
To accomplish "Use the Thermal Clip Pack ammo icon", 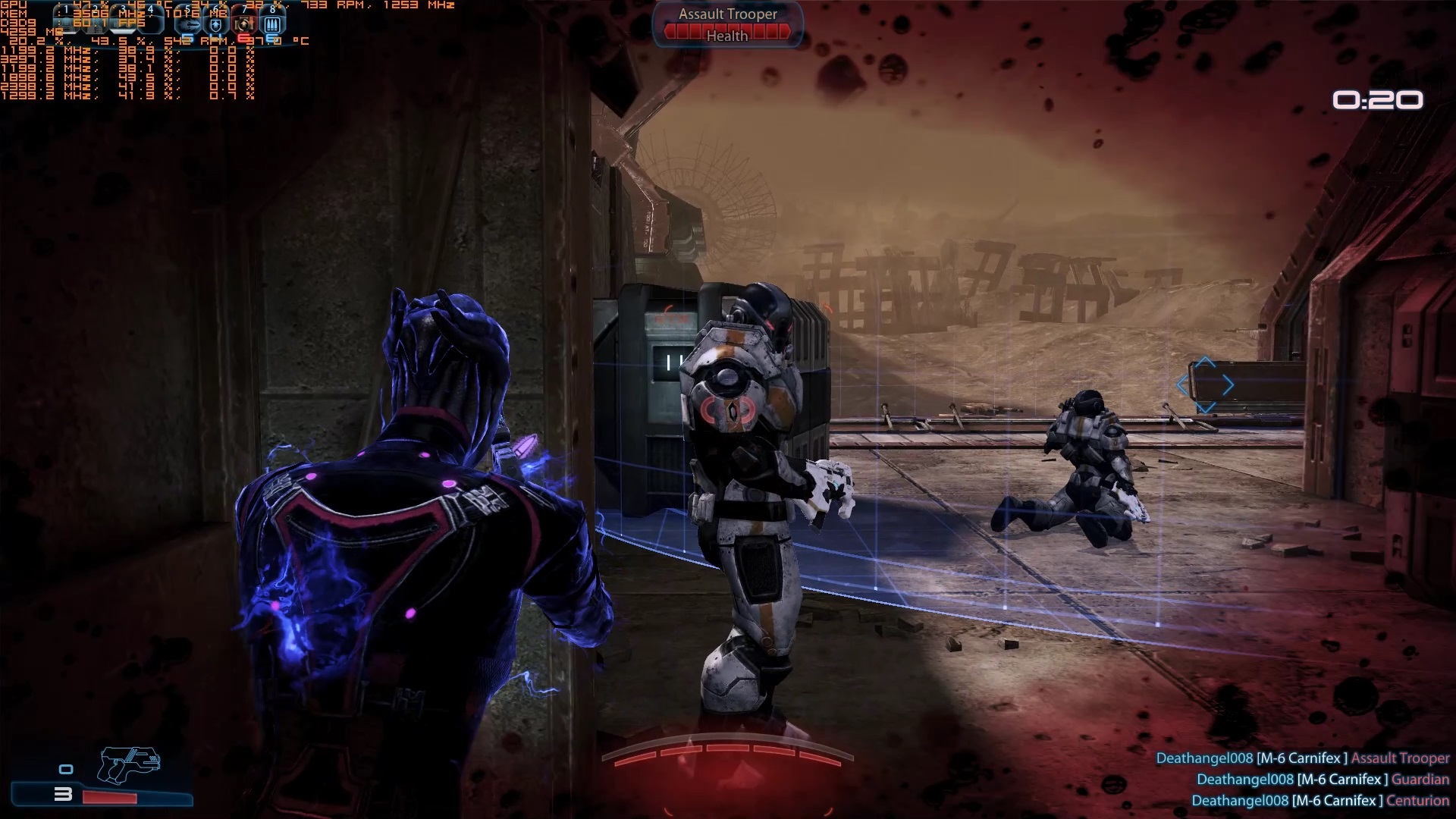I will (271, 24).
